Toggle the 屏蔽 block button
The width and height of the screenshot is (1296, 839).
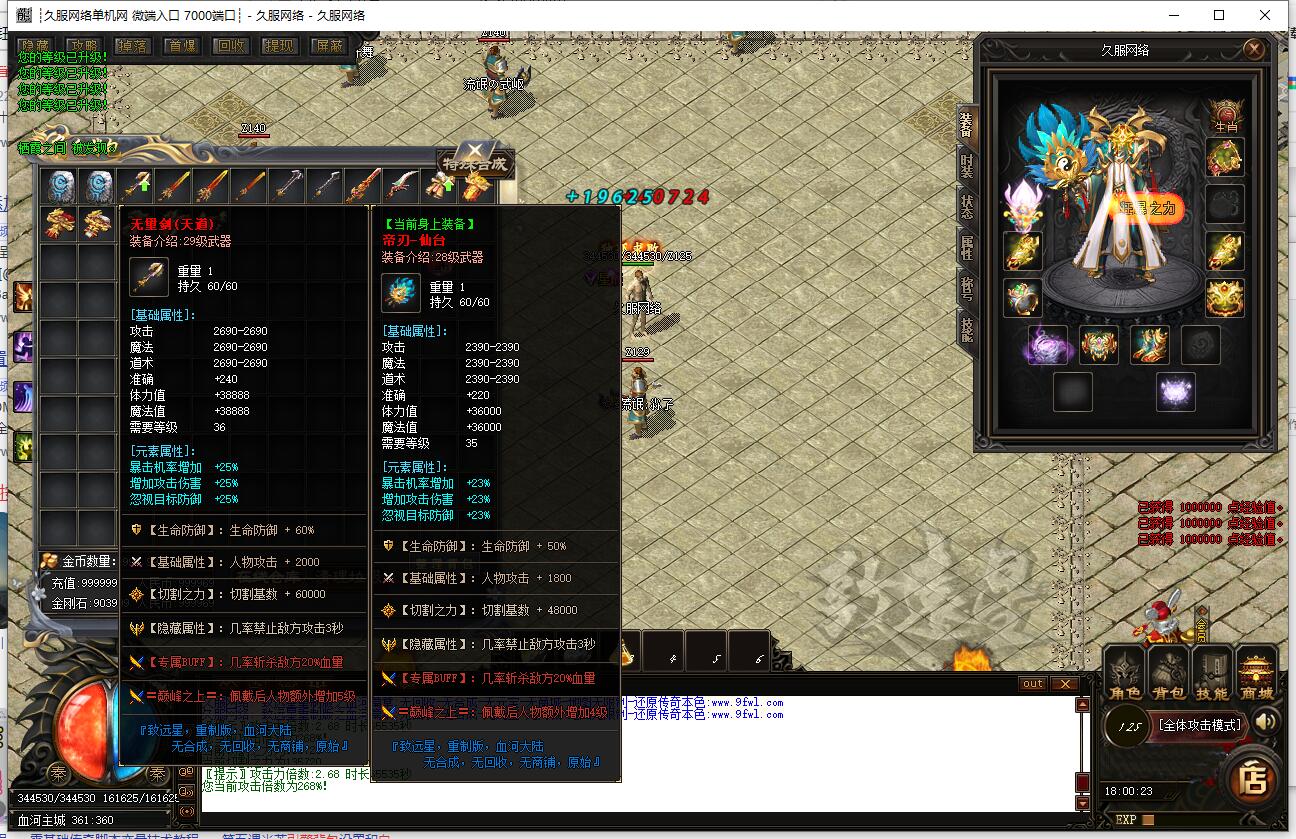click(328, 46)
